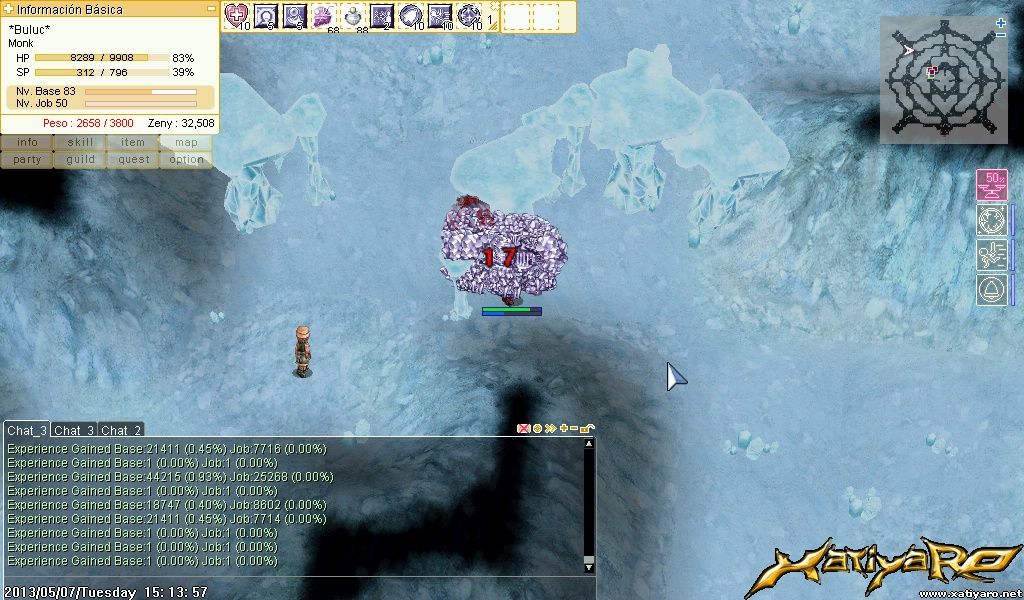
Task: Select the running figure status icon
Action: click(x=992, y=254)
